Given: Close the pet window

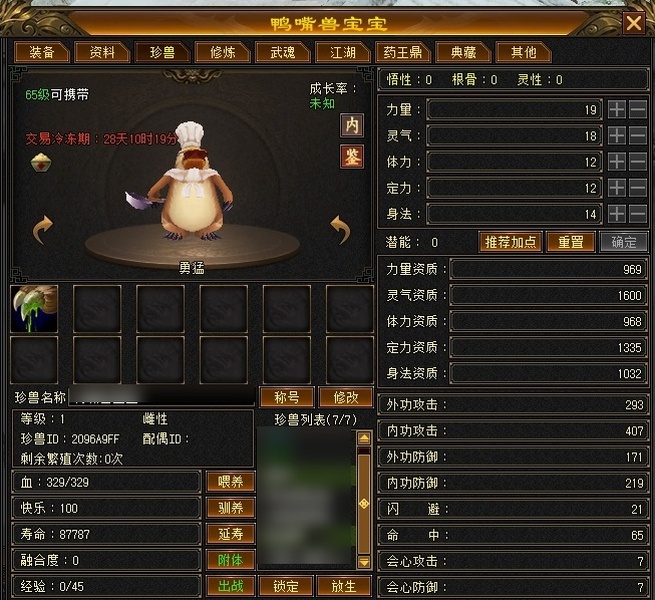Looking at the screenshot, I should pyautogui.click(x=633, y=22).
